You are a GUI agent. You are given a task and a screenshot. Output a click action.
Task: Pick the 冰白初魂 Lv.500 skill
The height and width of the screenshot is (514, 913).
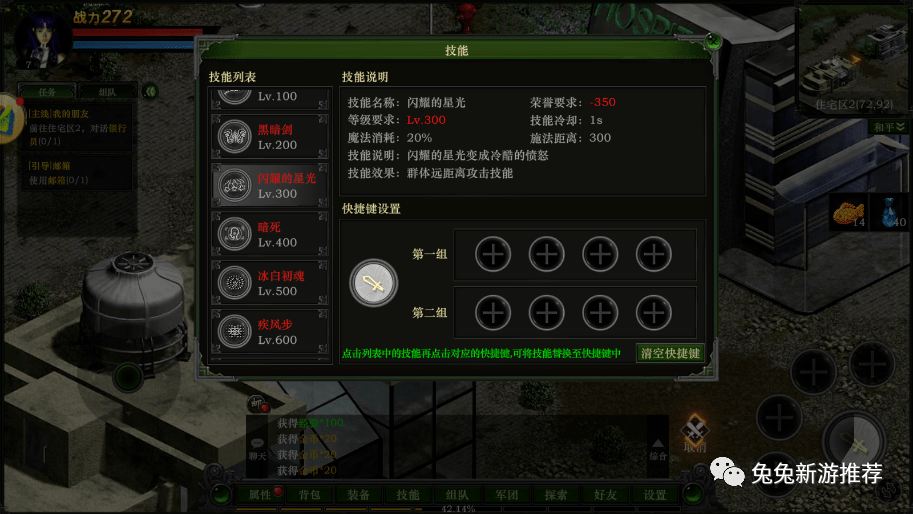point(270,283)
